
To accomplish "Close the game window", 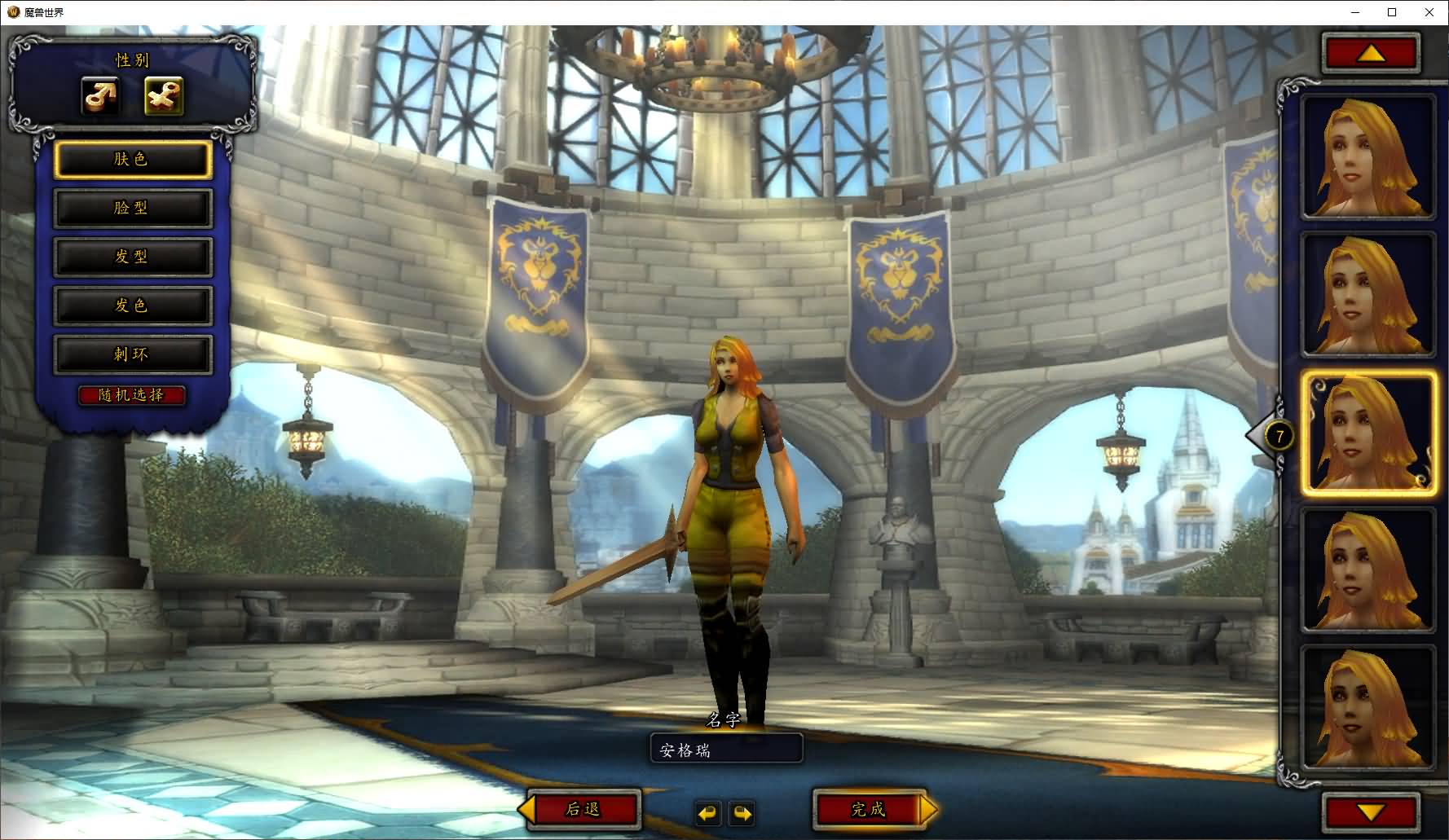I will pos(1429,12).
